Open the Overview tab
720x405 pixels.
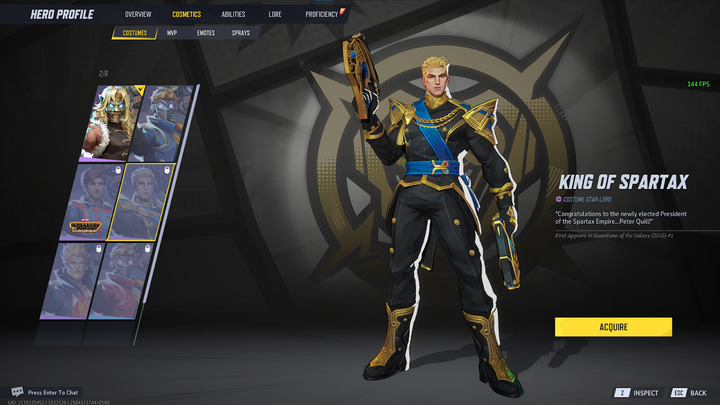point(138,15)
